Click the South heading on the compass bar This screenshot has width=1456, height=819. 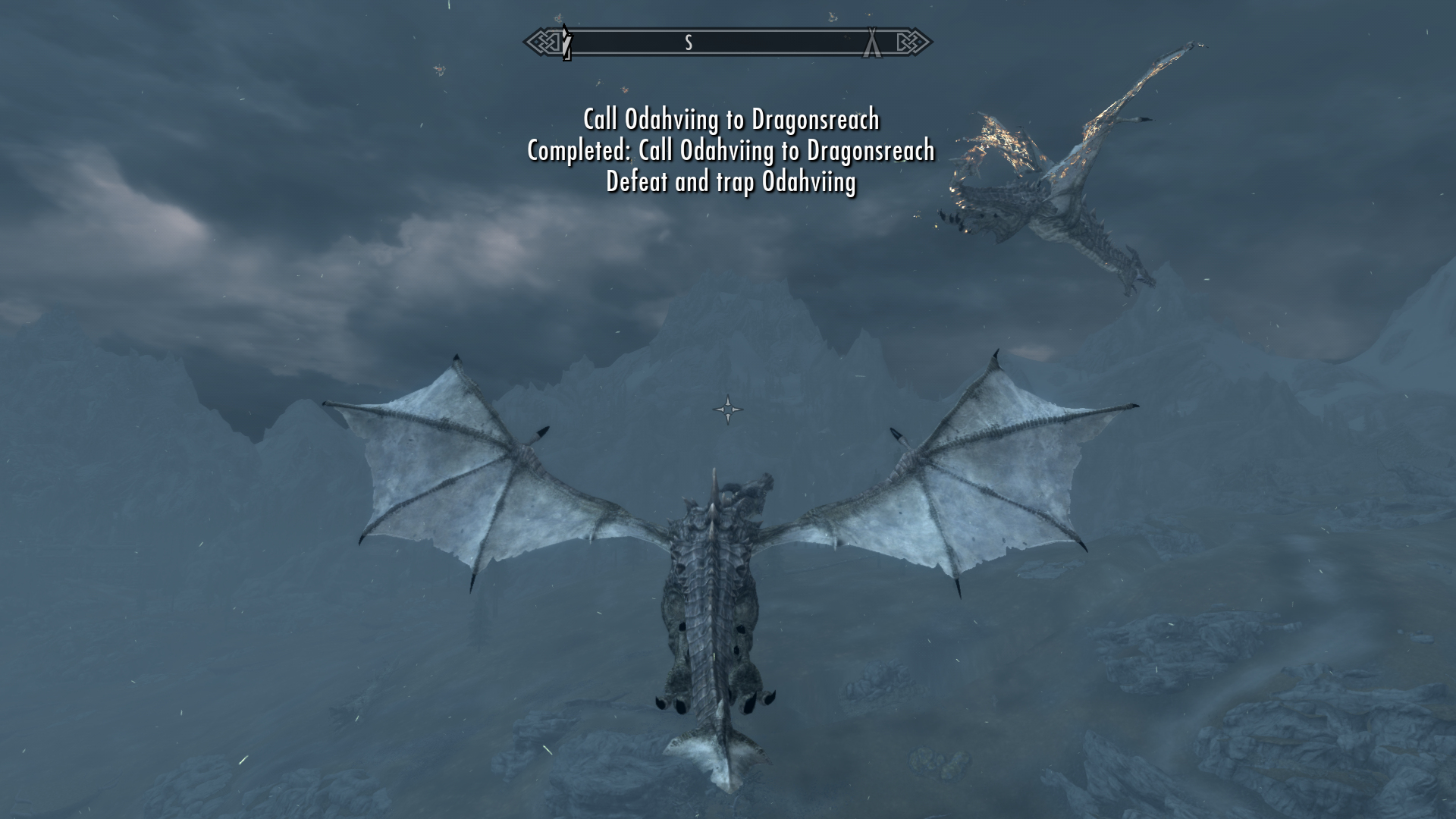[x=689, y=43]
